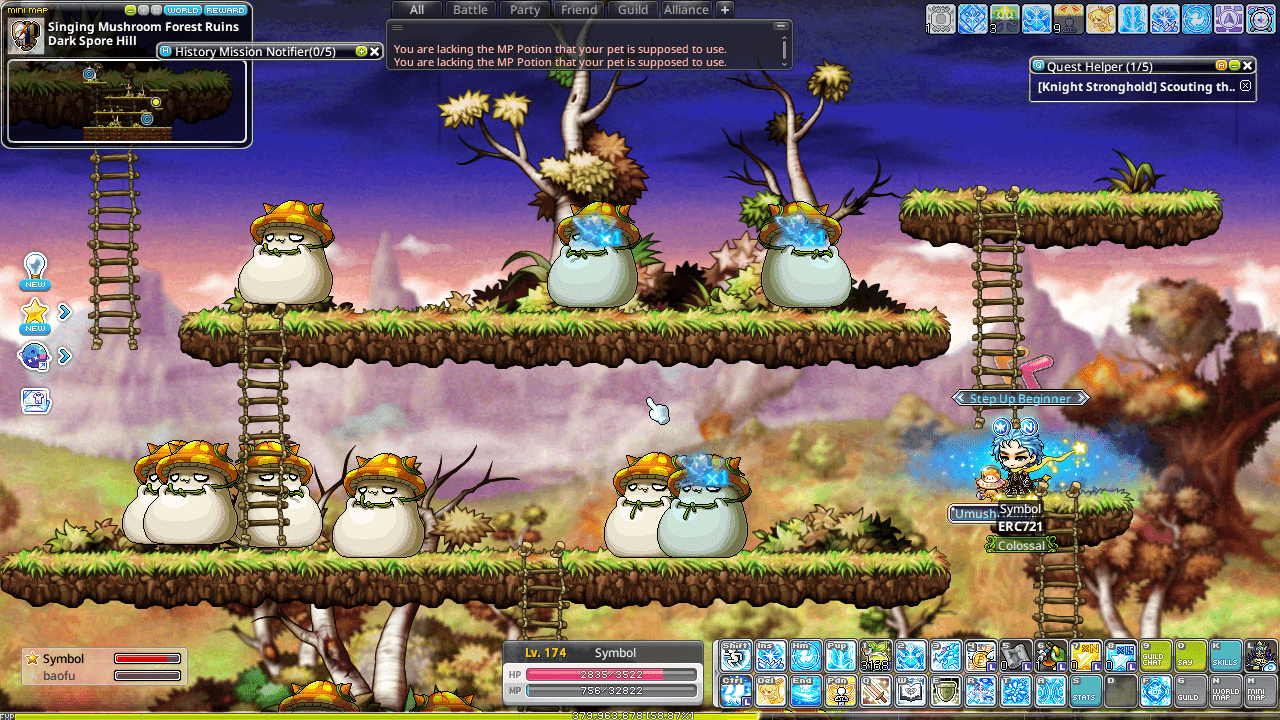Open the Mini Map quickslot icon

(x=1260, y=691)
